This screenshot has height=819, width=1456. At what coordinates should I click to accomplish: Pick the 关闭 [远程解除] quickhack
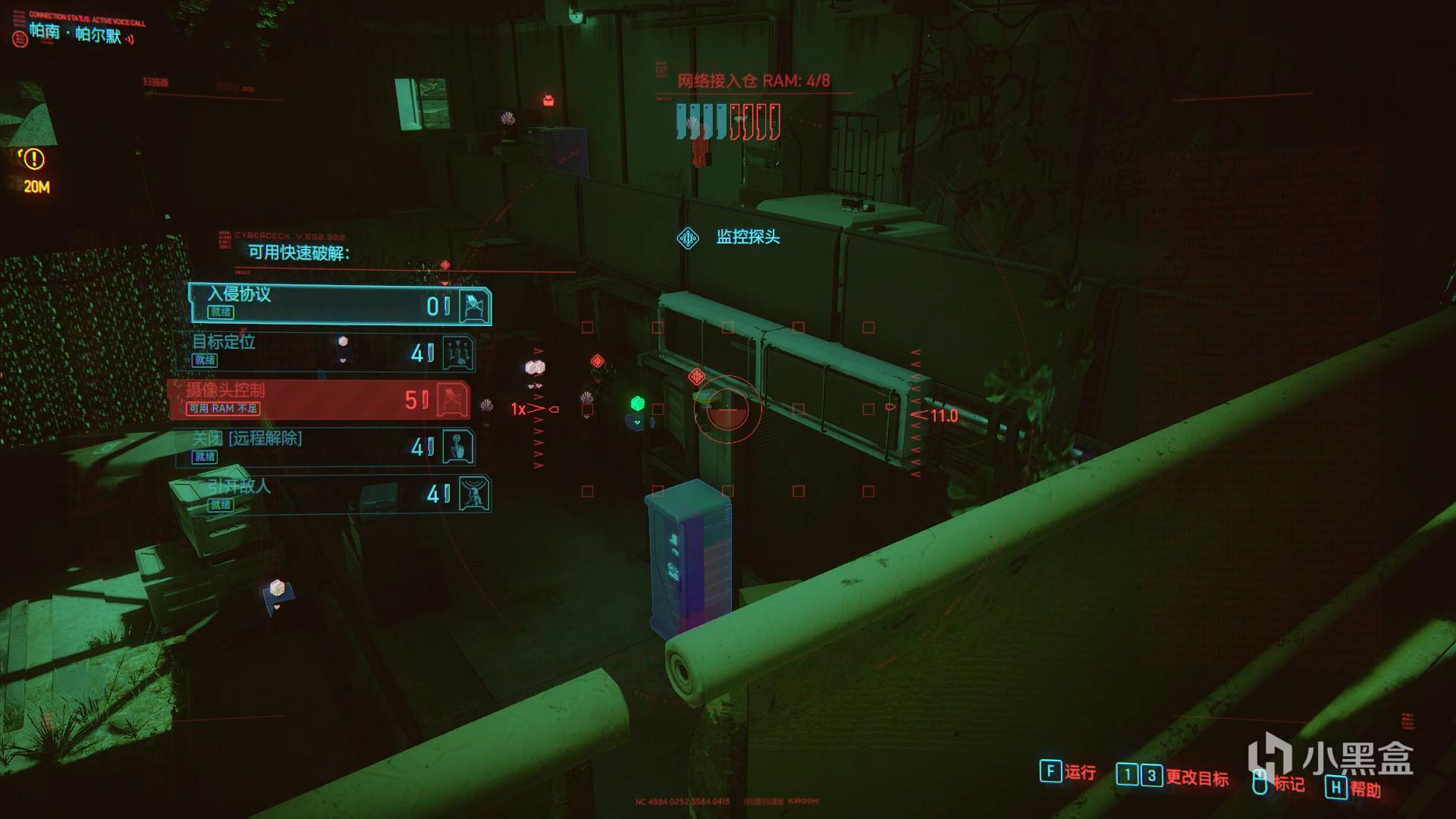coord(326,447)
